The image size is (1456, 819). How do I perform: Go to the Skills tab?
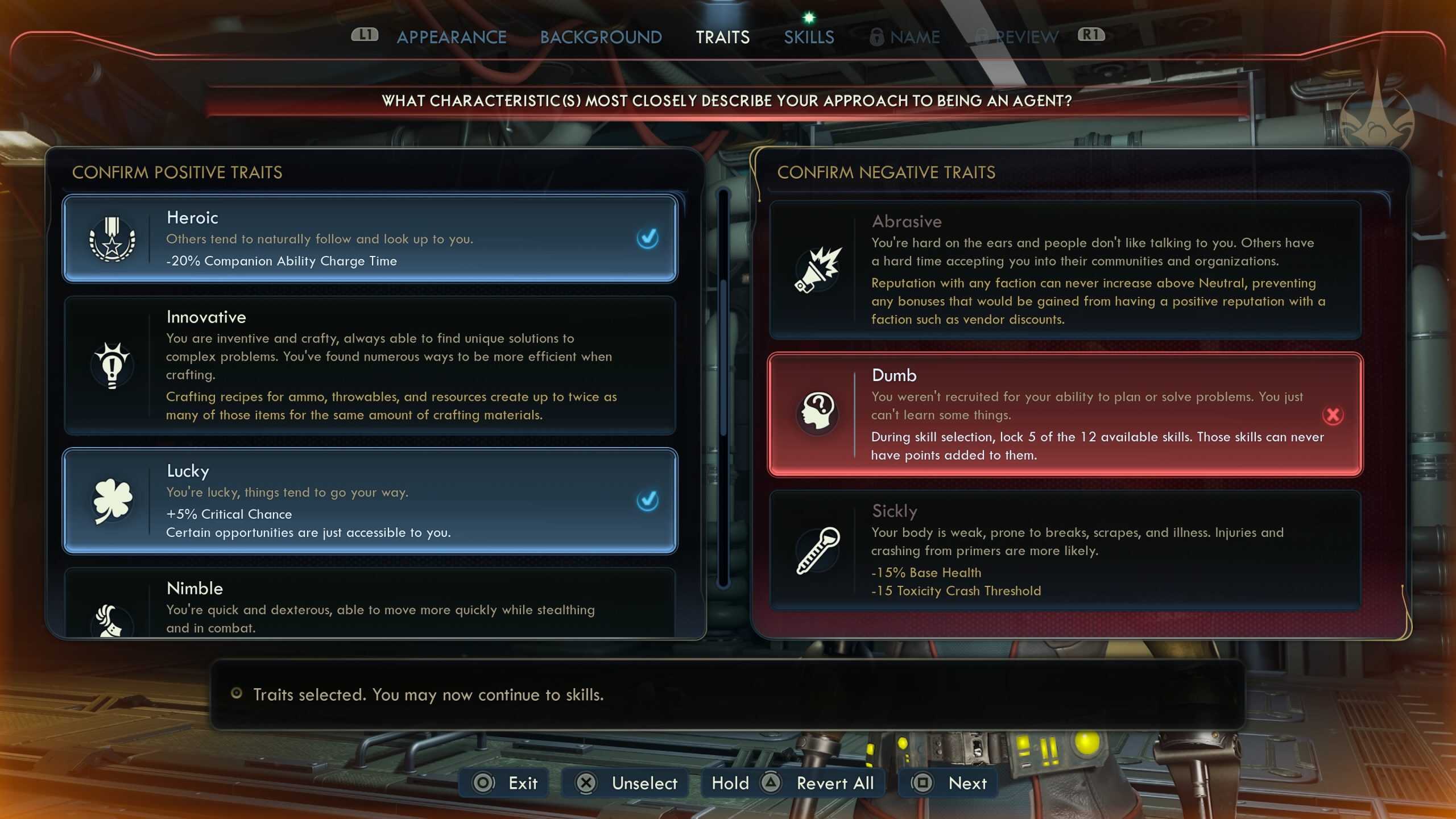coord(809,38)
